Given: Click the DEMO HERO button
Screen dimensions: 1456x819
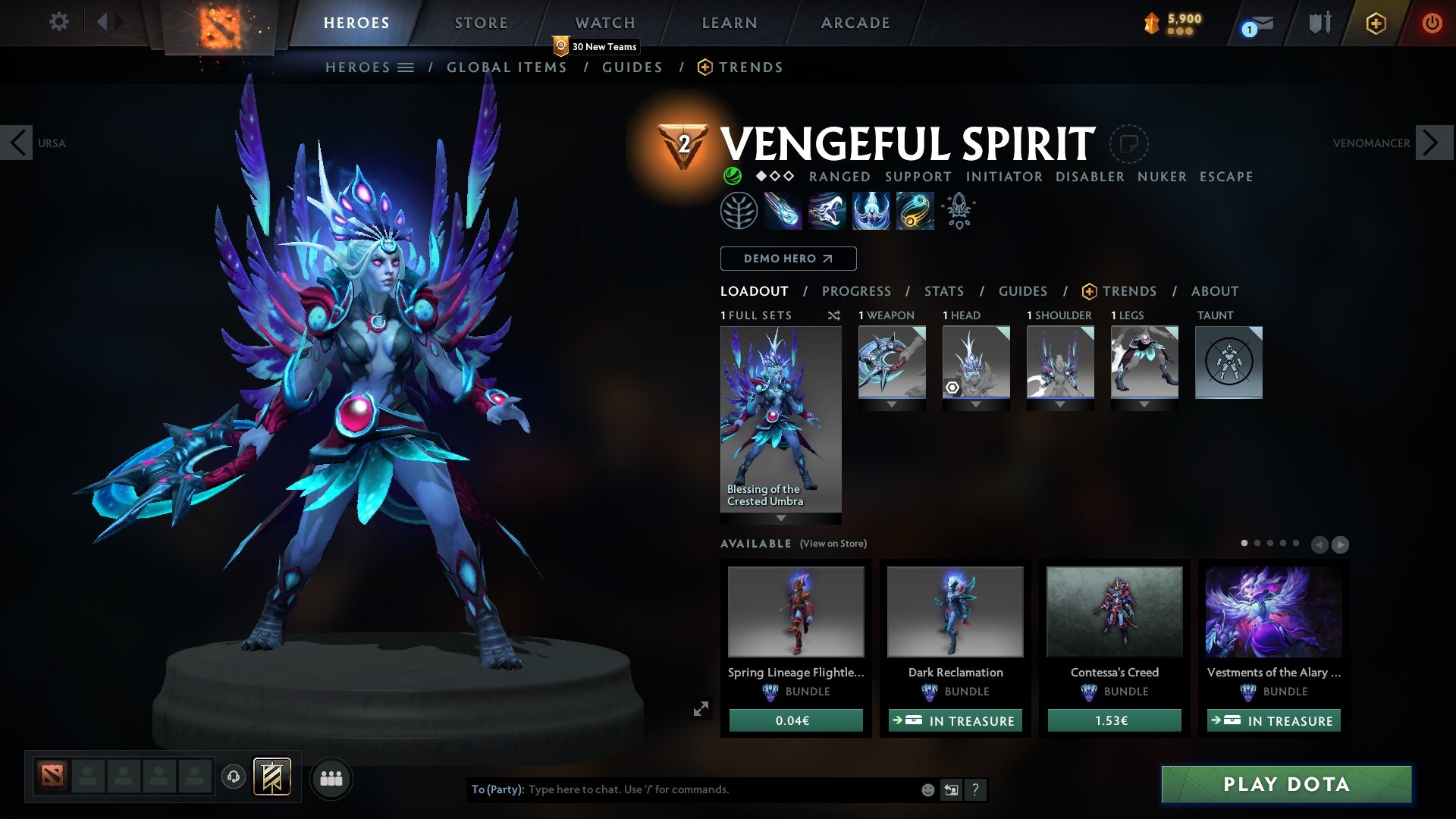Looking at the screenshot, I should pos(787,259).
